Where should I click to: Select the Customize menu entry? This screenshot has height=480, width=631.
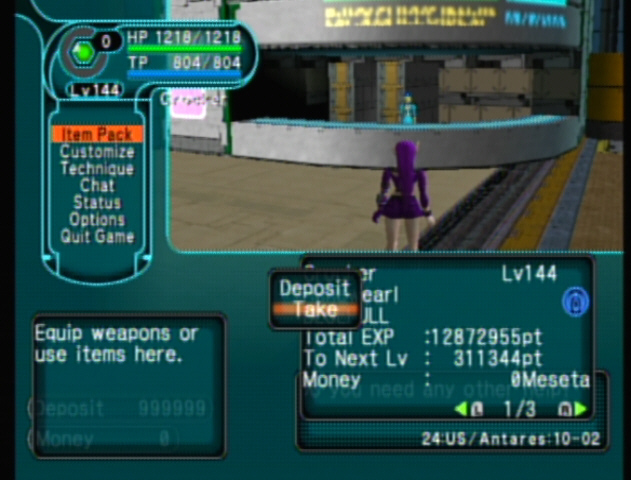pyautogui.click(x=96, y=152)
